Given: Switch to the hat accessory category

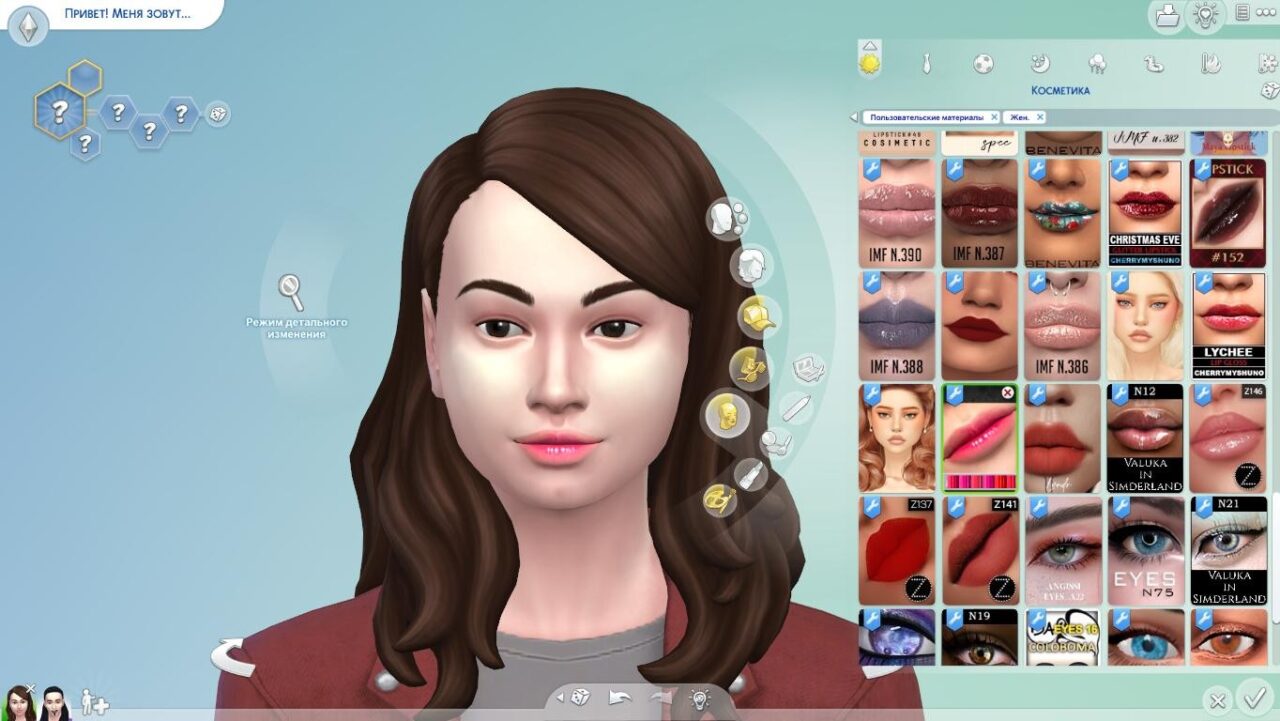Looking at the screenshot, I should tap(757, 315).
